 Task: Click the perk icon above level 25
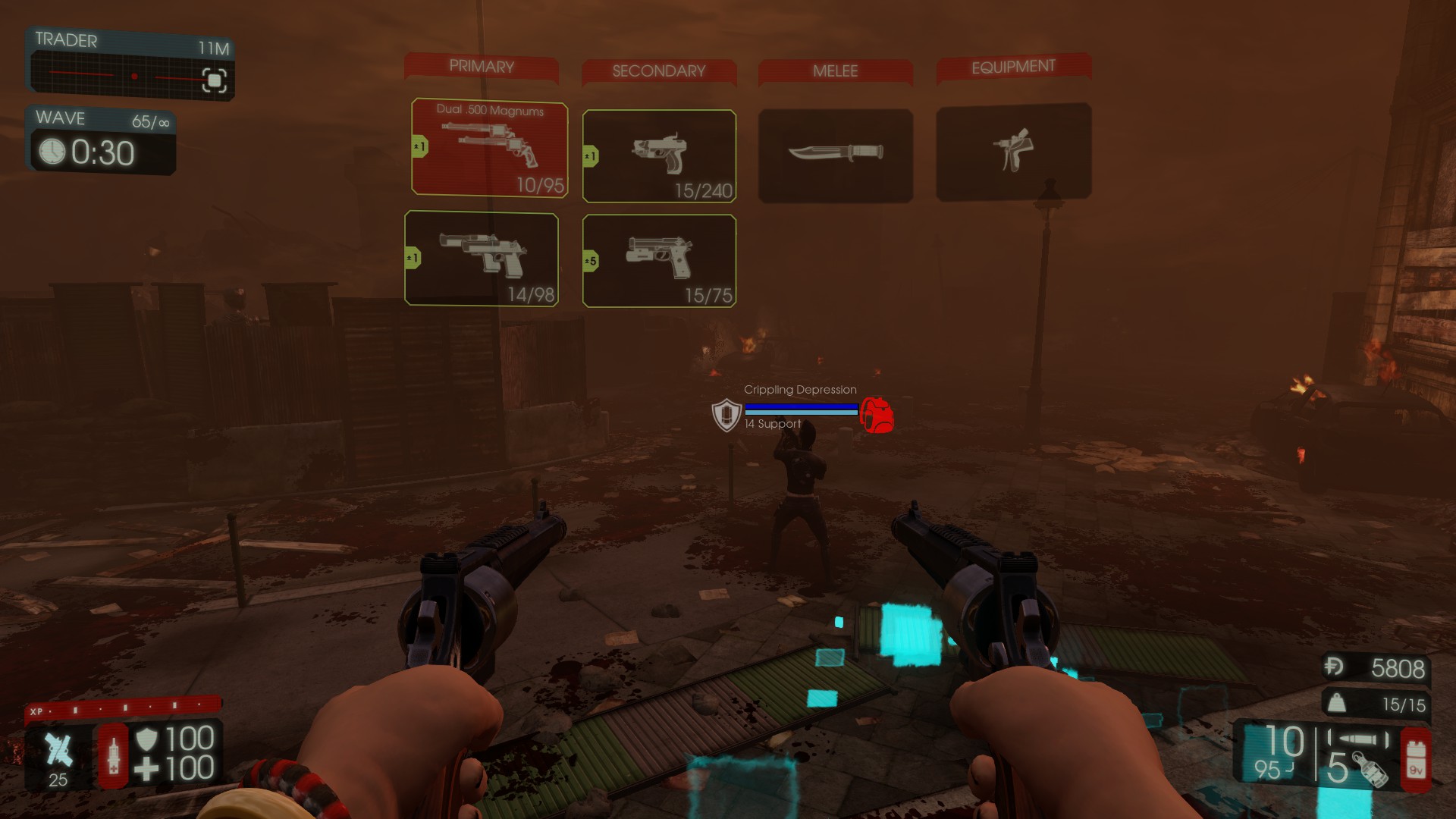click(x=58, y=749)
